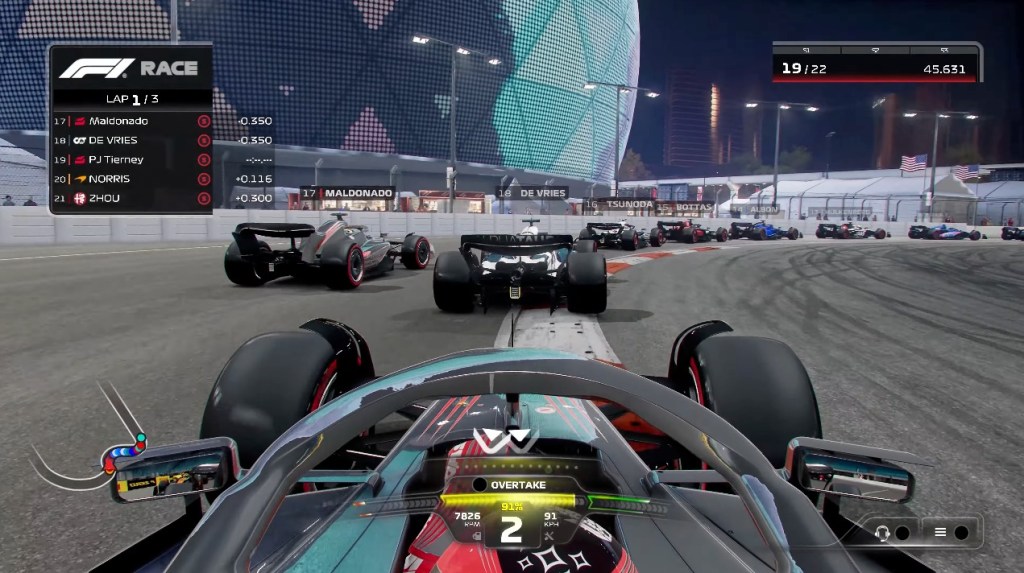Click the floating Maldonado name tag above the car
Viewport: 1024px width, 573px height.
348,193
